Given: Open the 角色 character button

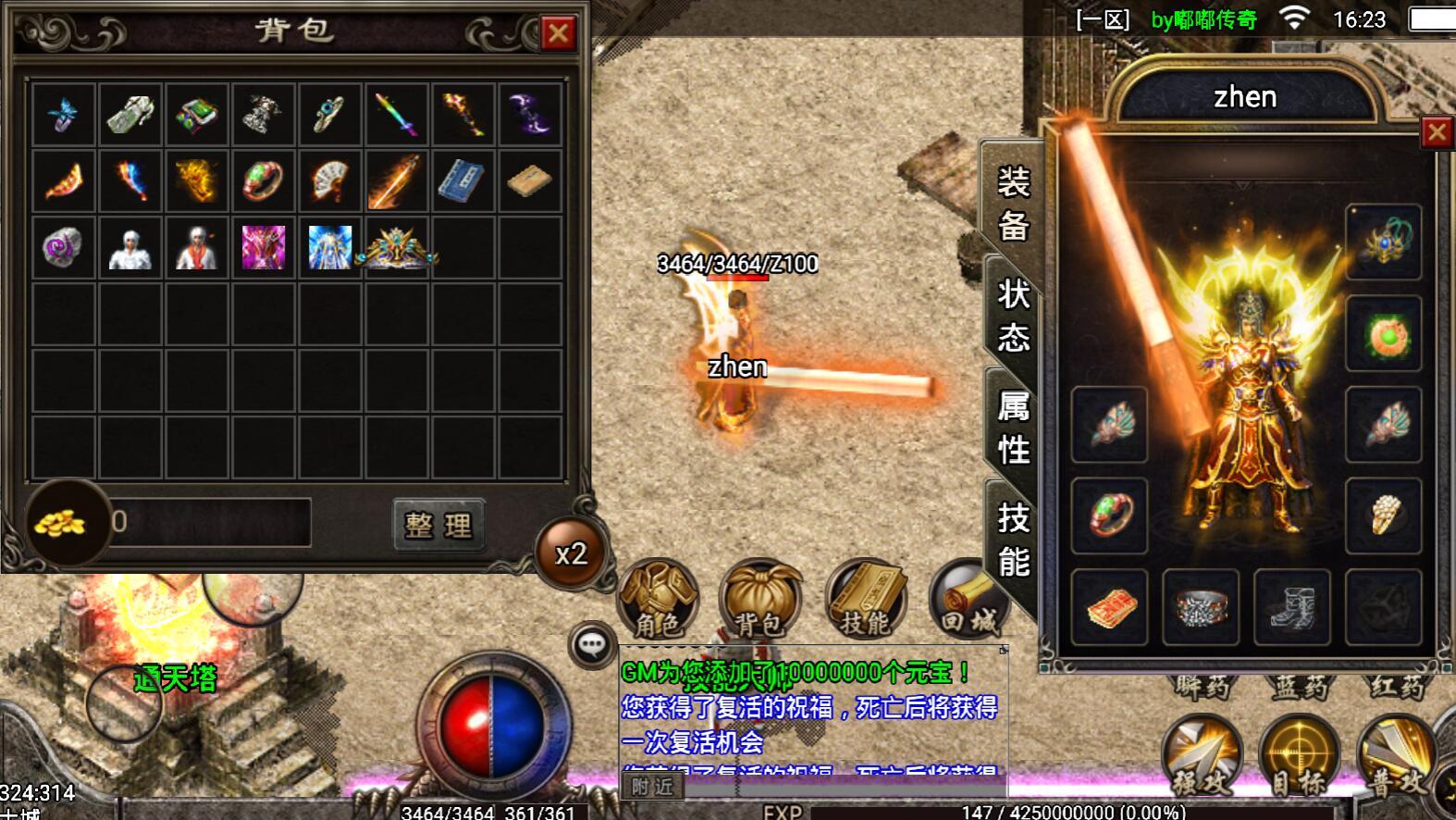Looking at the screenshot, I should click(658, 599).
